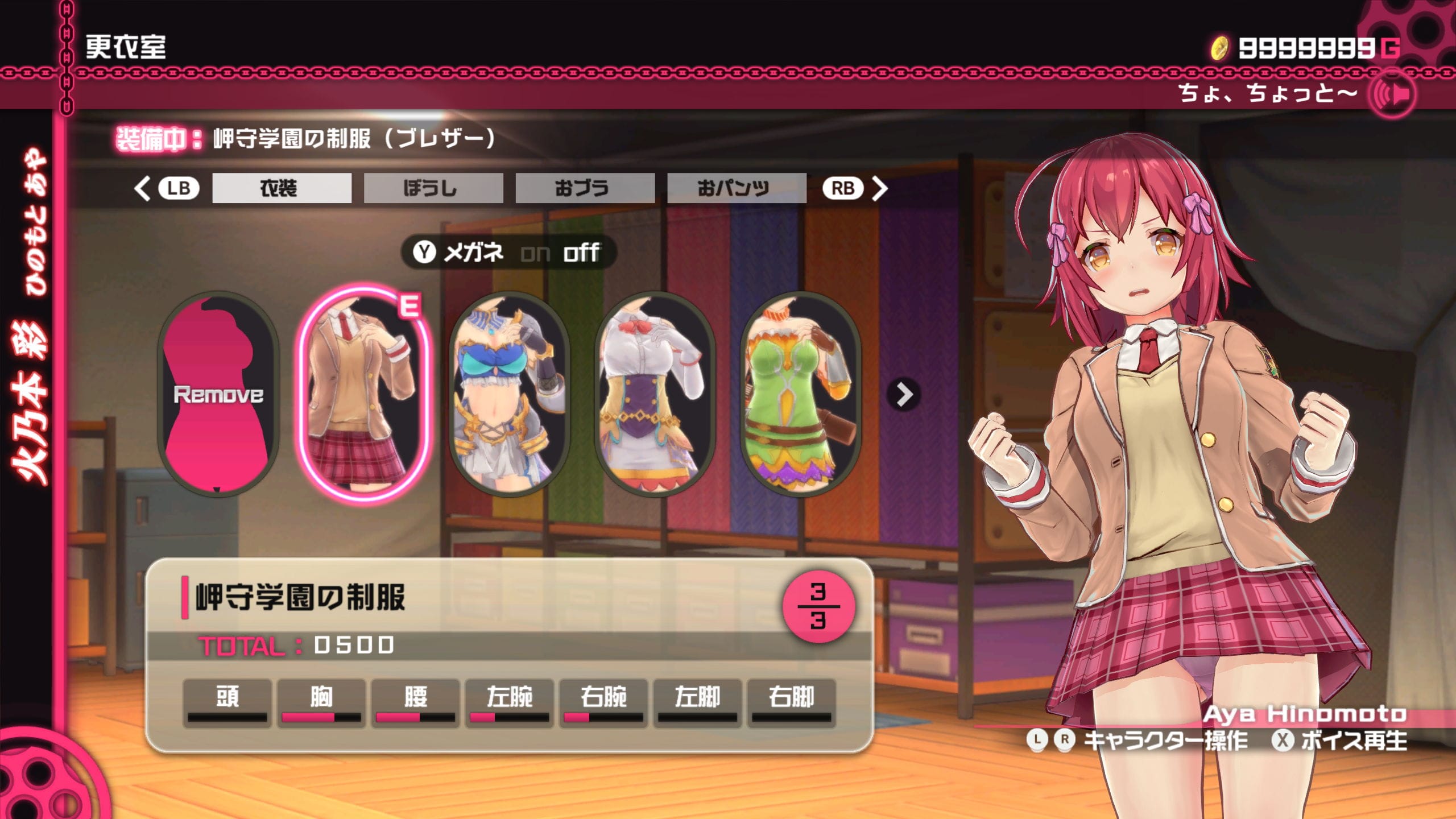The image size is (1456, 819).
Task: Choose the 腰 waist part slot
Action: (x=415, y=702)
